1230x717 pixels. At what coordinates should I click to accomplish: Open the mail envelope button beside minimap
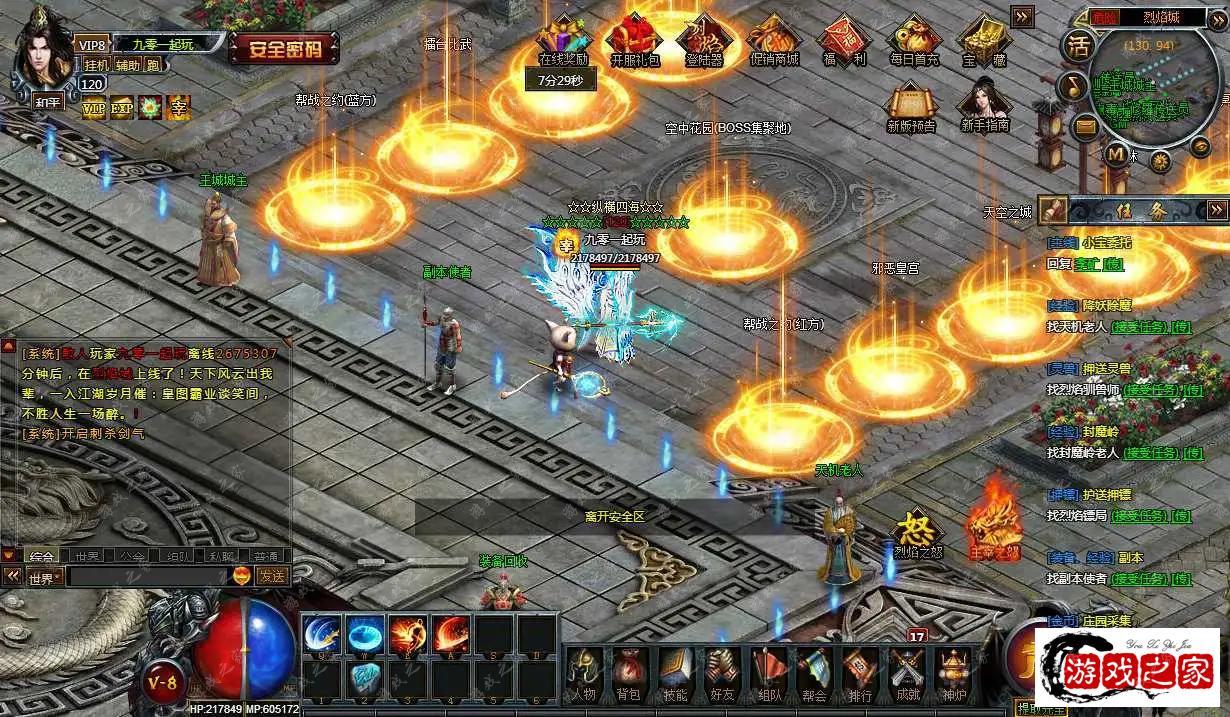pyautogui.click(x=1084, y=127)
